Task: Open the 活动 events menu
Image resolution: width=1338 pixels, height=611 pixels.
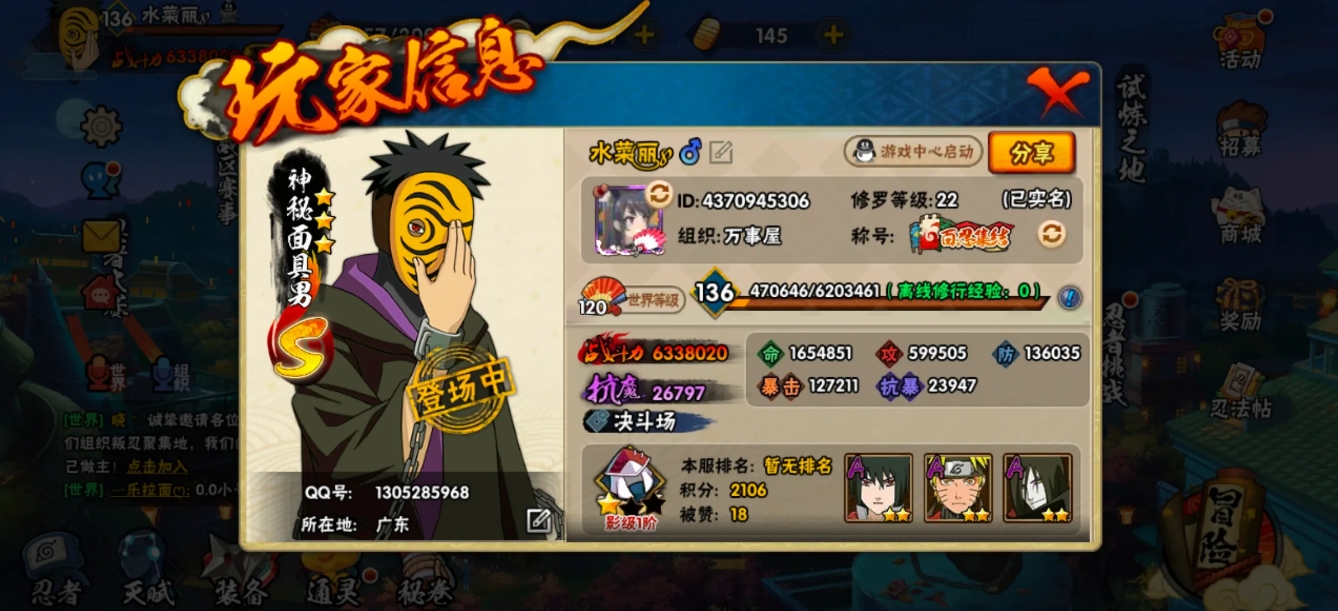Action: click(1240, 42)
